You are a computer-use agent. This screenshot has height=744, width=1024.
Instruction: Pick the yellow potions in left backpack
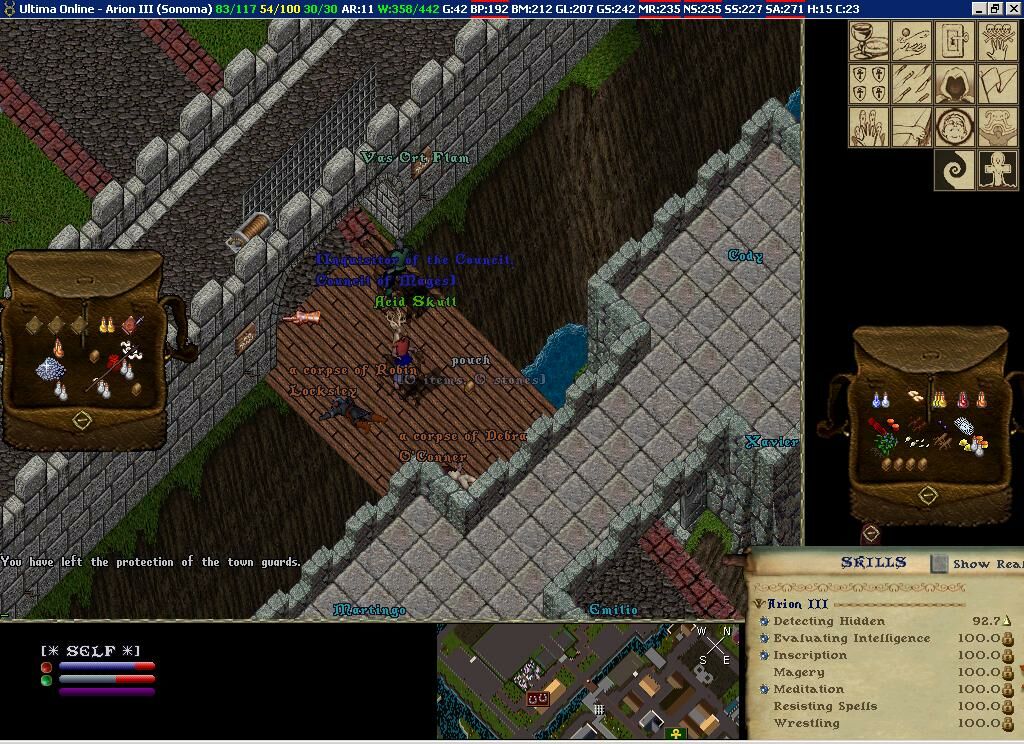tap(106, 325)
